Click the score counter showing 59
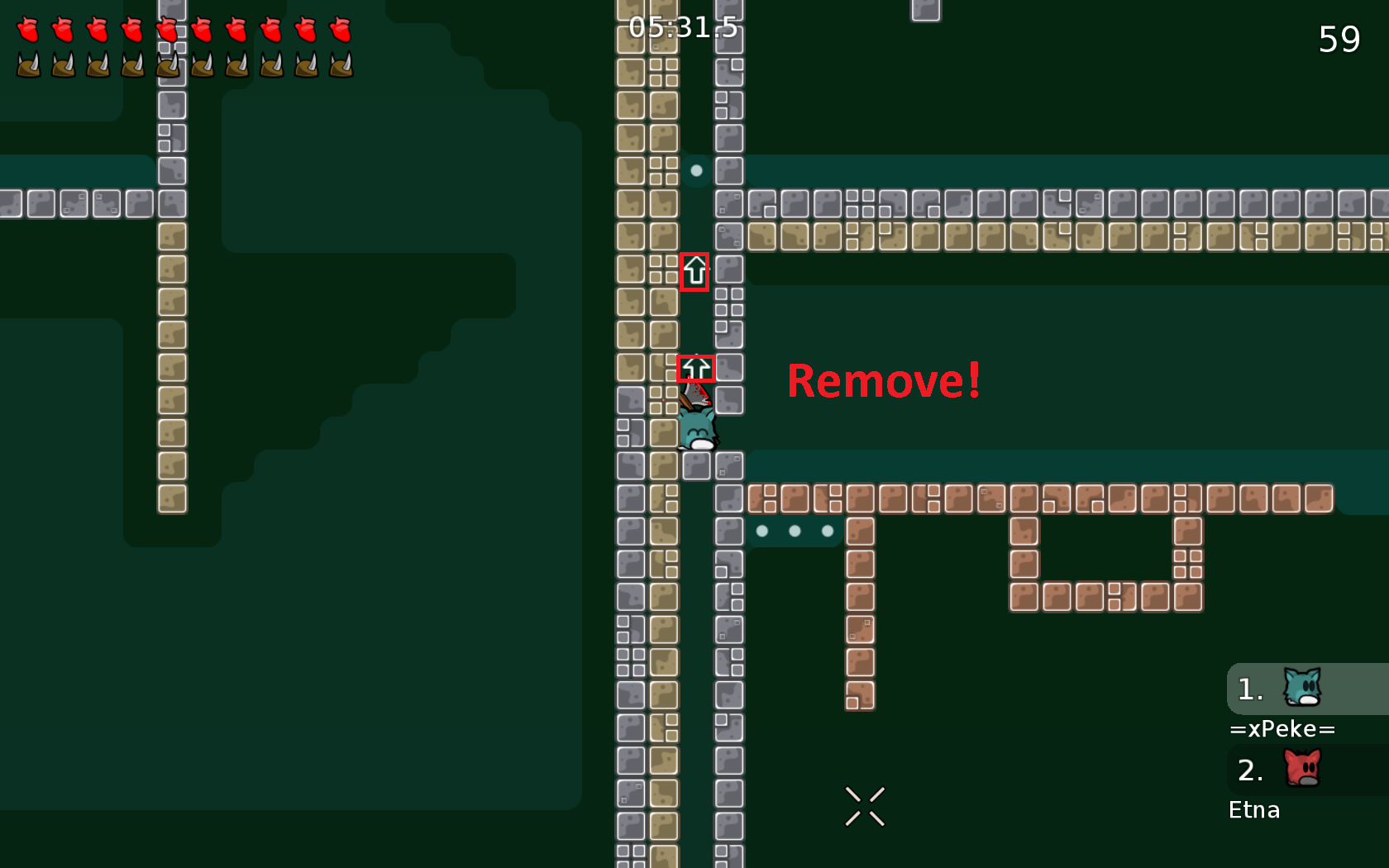 1340,39
